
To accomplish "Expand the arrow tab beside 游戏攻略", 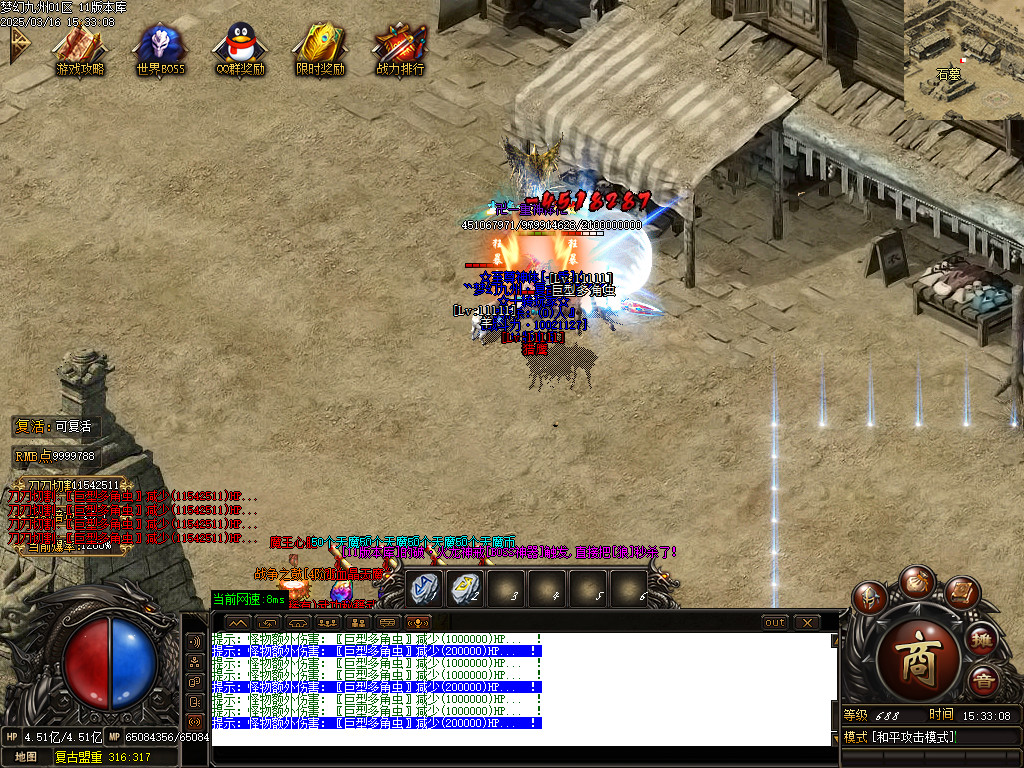I will pyautogui.click(x=19, y=44).
